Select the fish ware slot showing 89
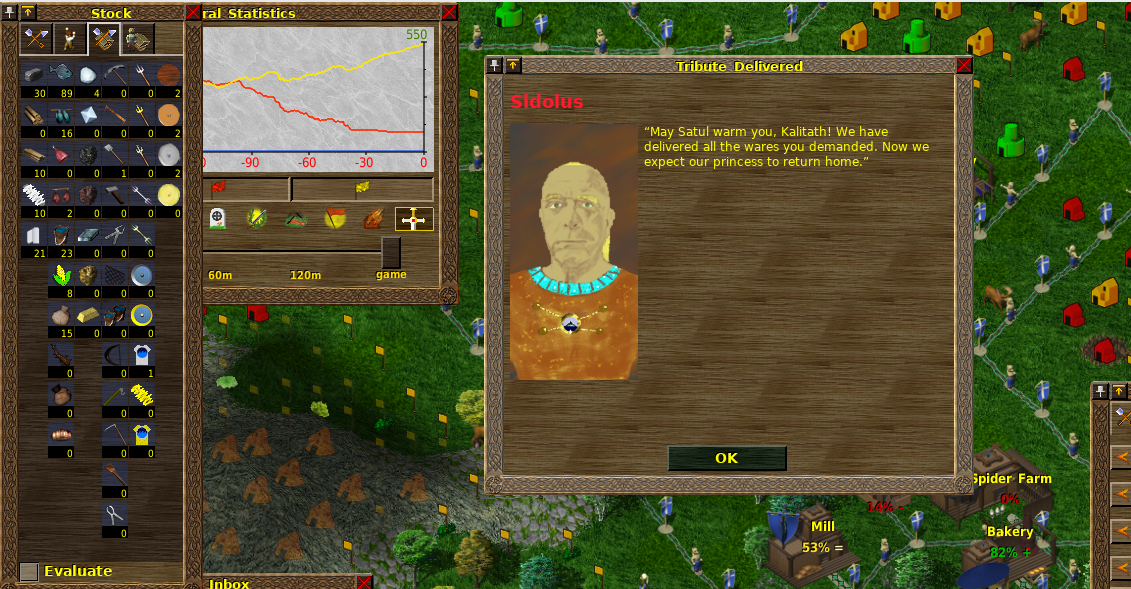Screen dimensions: 1131x589 tap(61, 75)
